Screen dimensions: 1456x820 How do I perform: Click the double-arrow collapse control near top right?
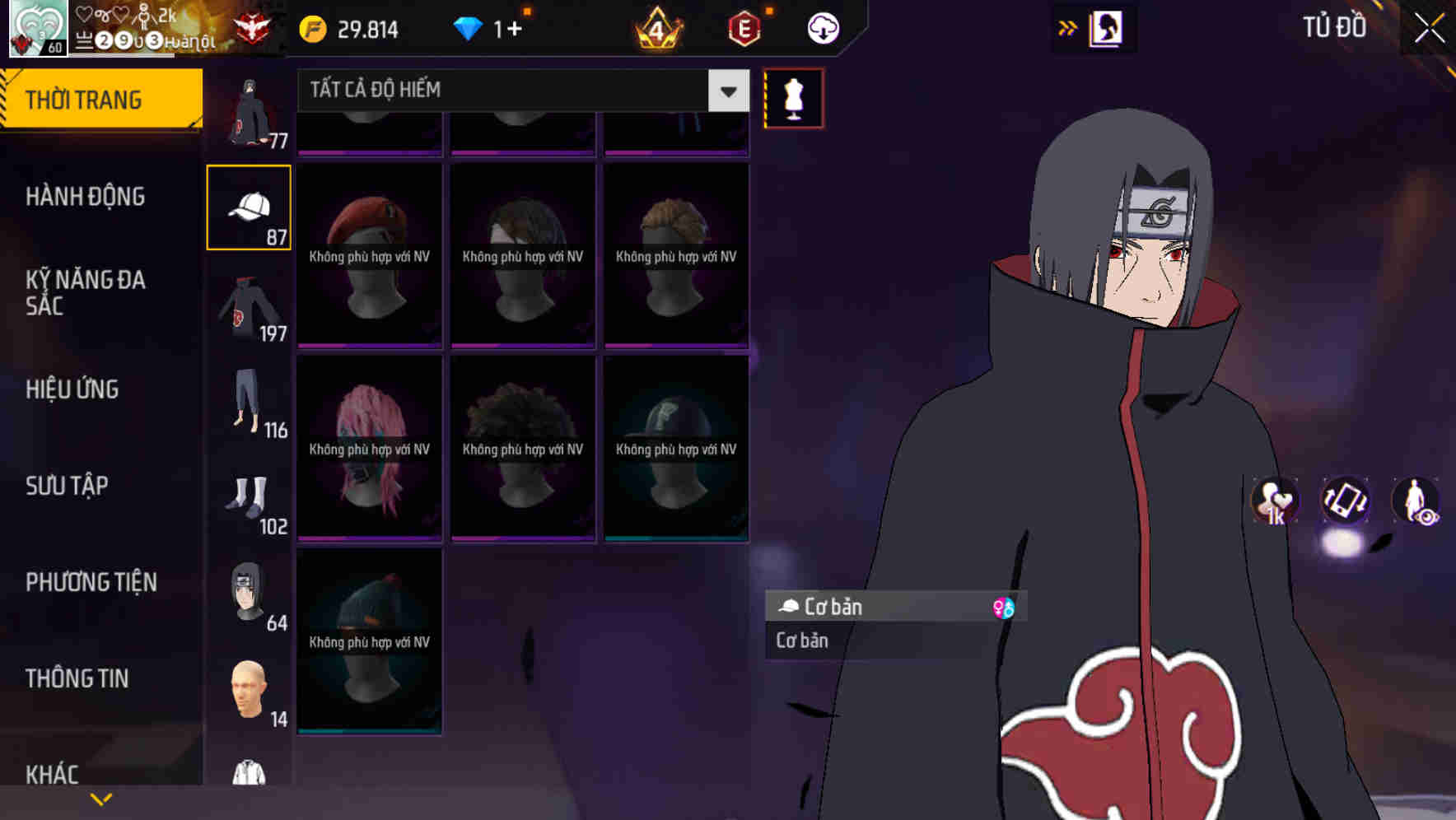tap(1068, 27)
